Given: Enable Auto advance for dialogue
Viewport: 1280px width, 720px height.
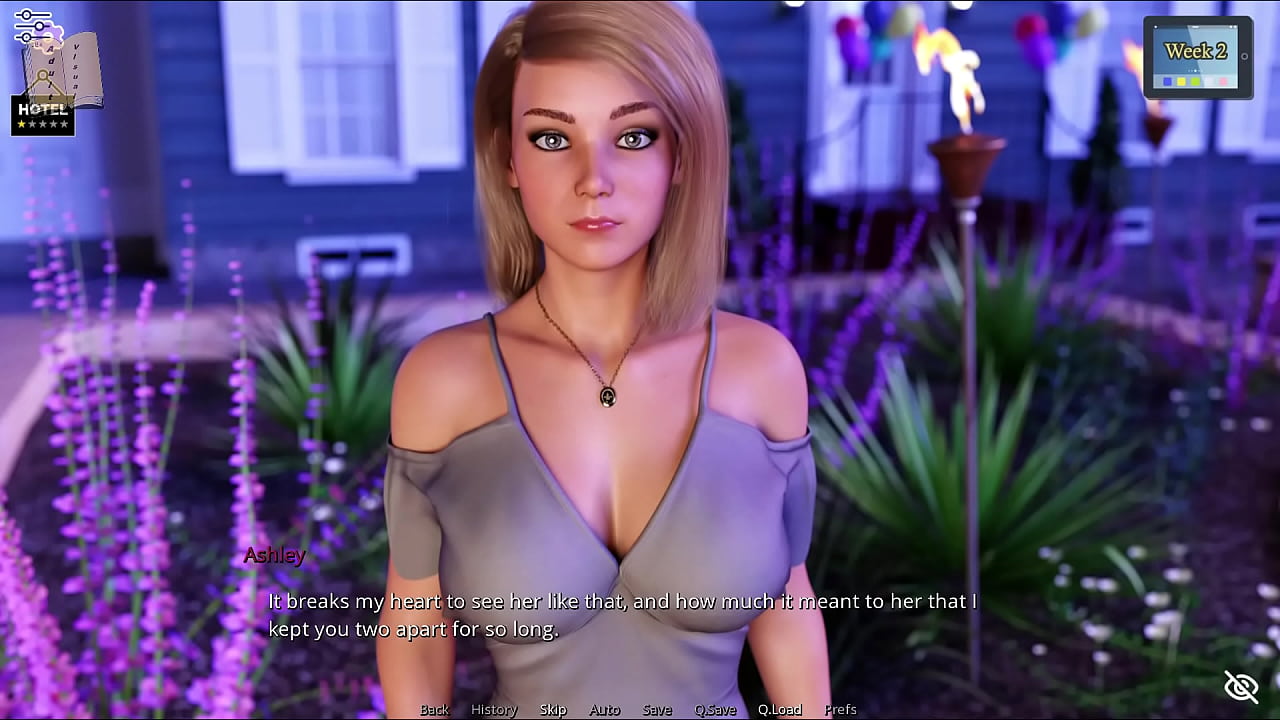Looking at the screenshot, I should [x=605, y=709].
